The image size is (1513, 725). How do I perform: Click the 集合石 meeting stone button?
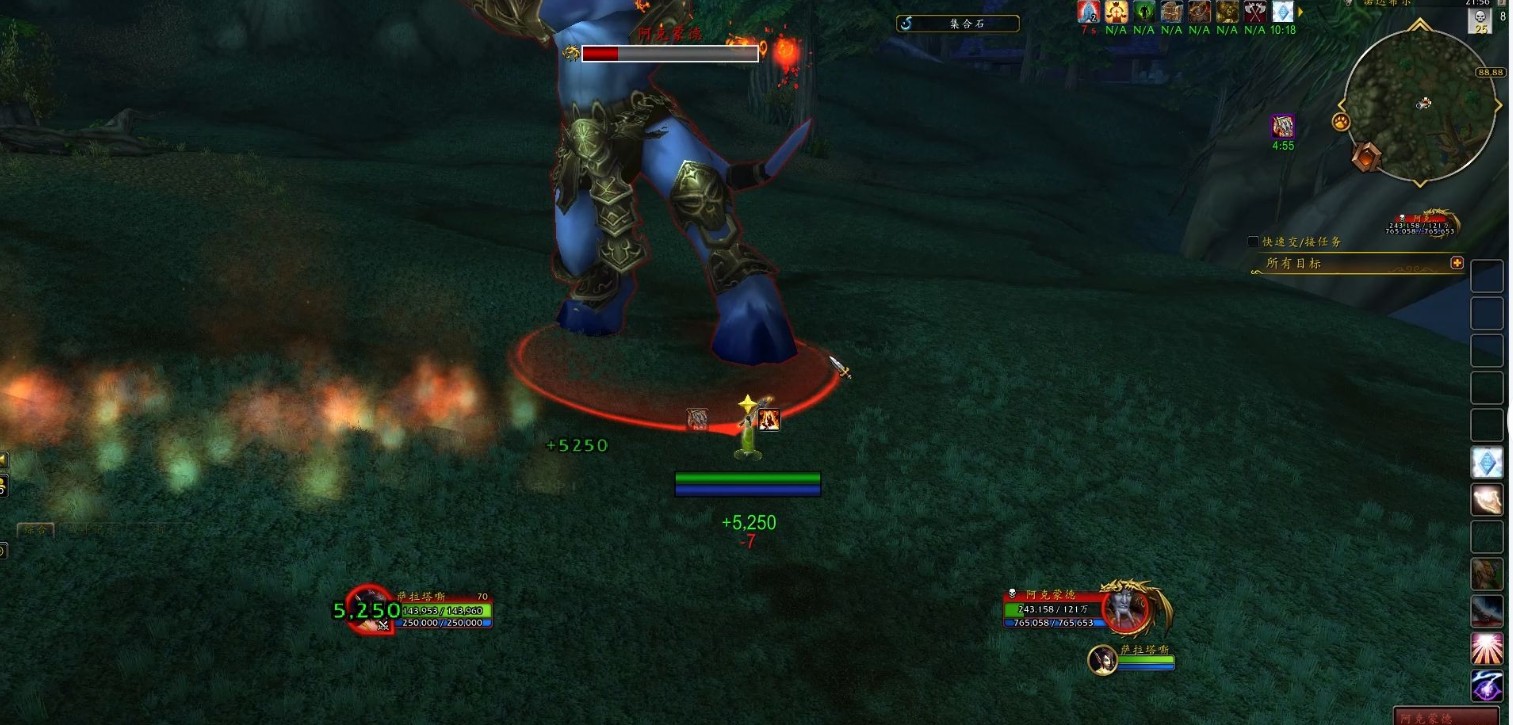[958, 23]
